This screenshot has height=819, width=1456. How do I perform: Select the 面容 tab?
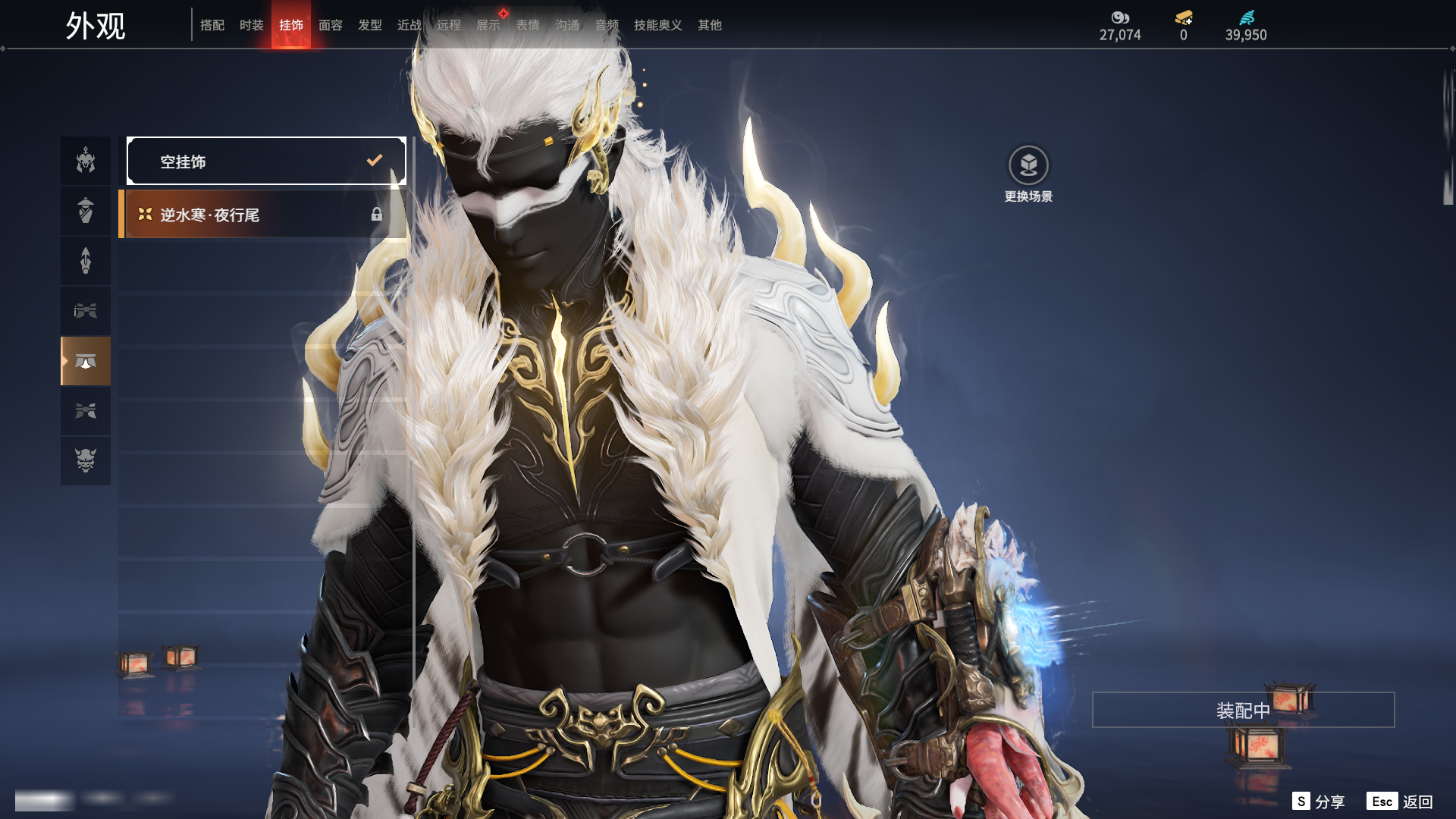pos(330,25)
